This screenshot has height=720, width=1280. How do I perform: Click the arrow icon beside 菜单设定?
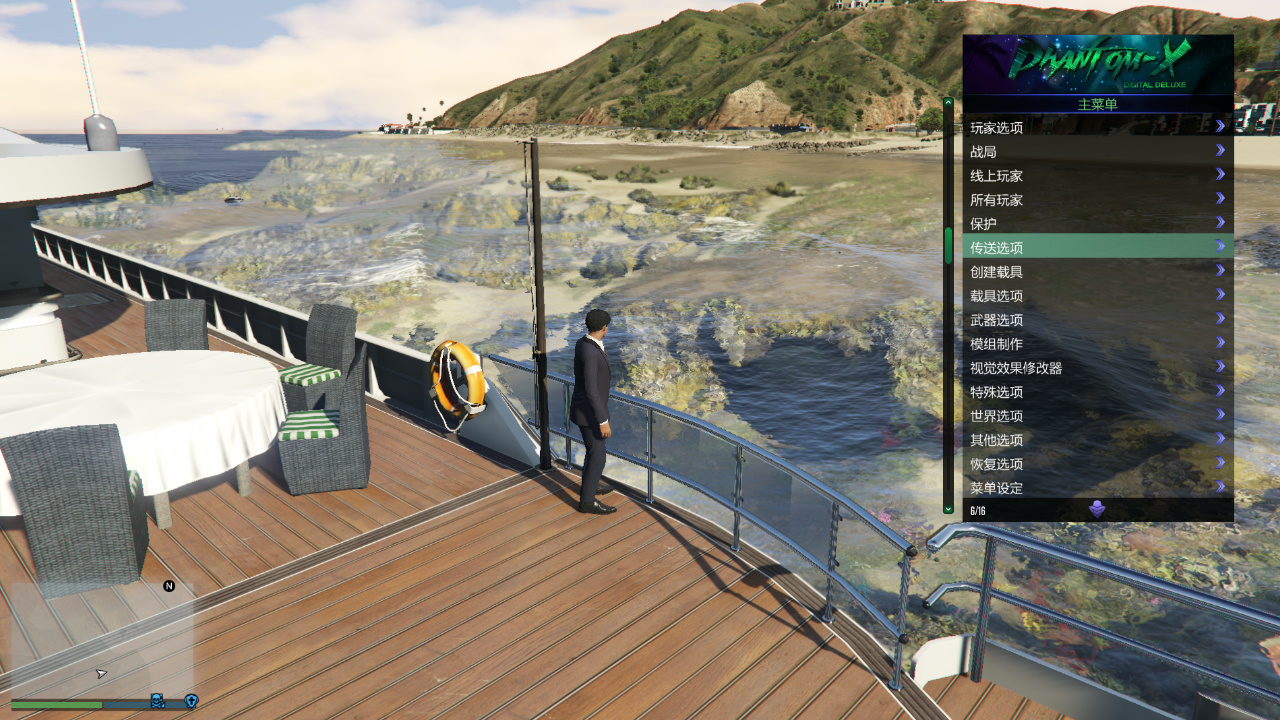coord(1220,488)
